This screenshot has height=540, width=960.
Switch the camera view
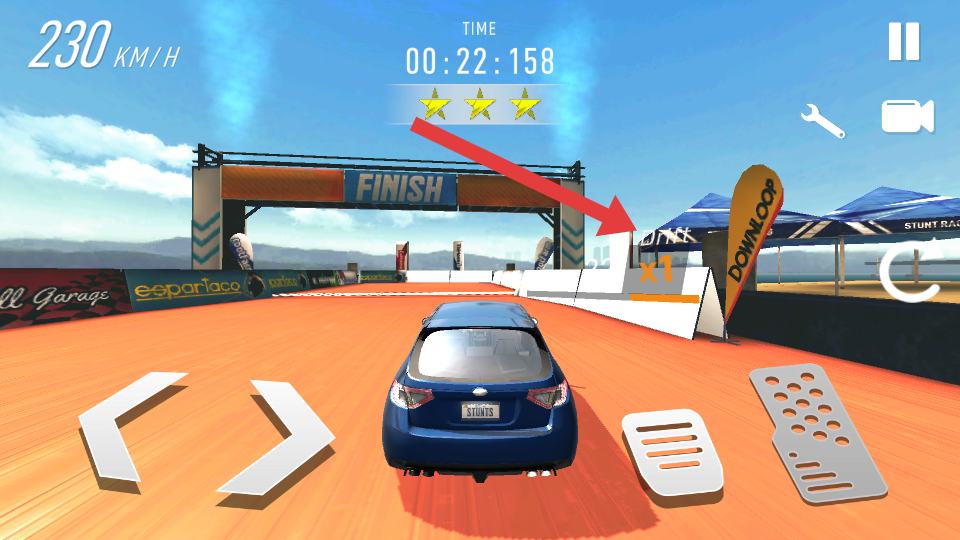click(907, 117)
